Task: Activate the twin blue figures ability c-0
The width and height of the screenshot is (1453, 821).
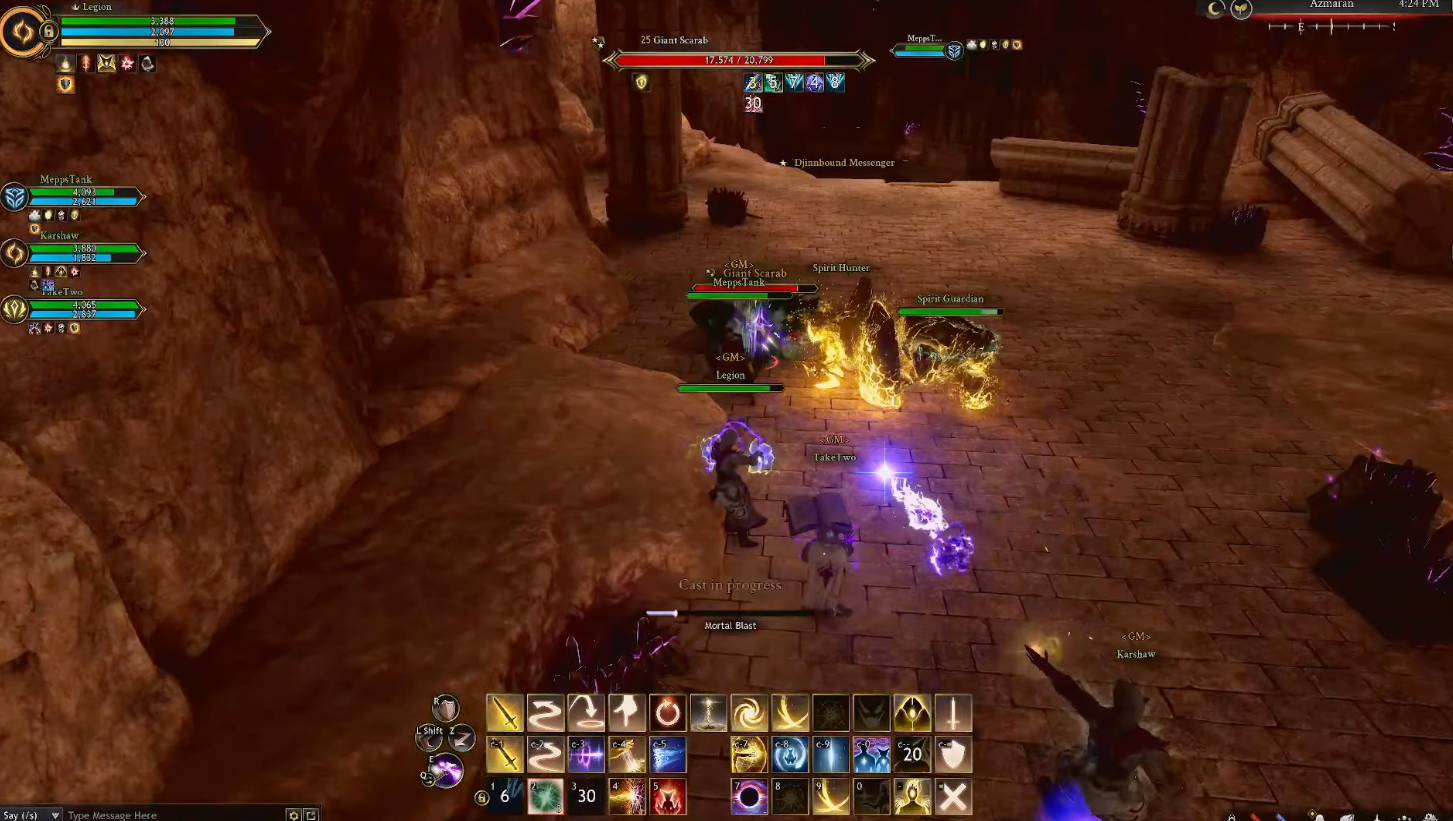Action: point(871,755)
